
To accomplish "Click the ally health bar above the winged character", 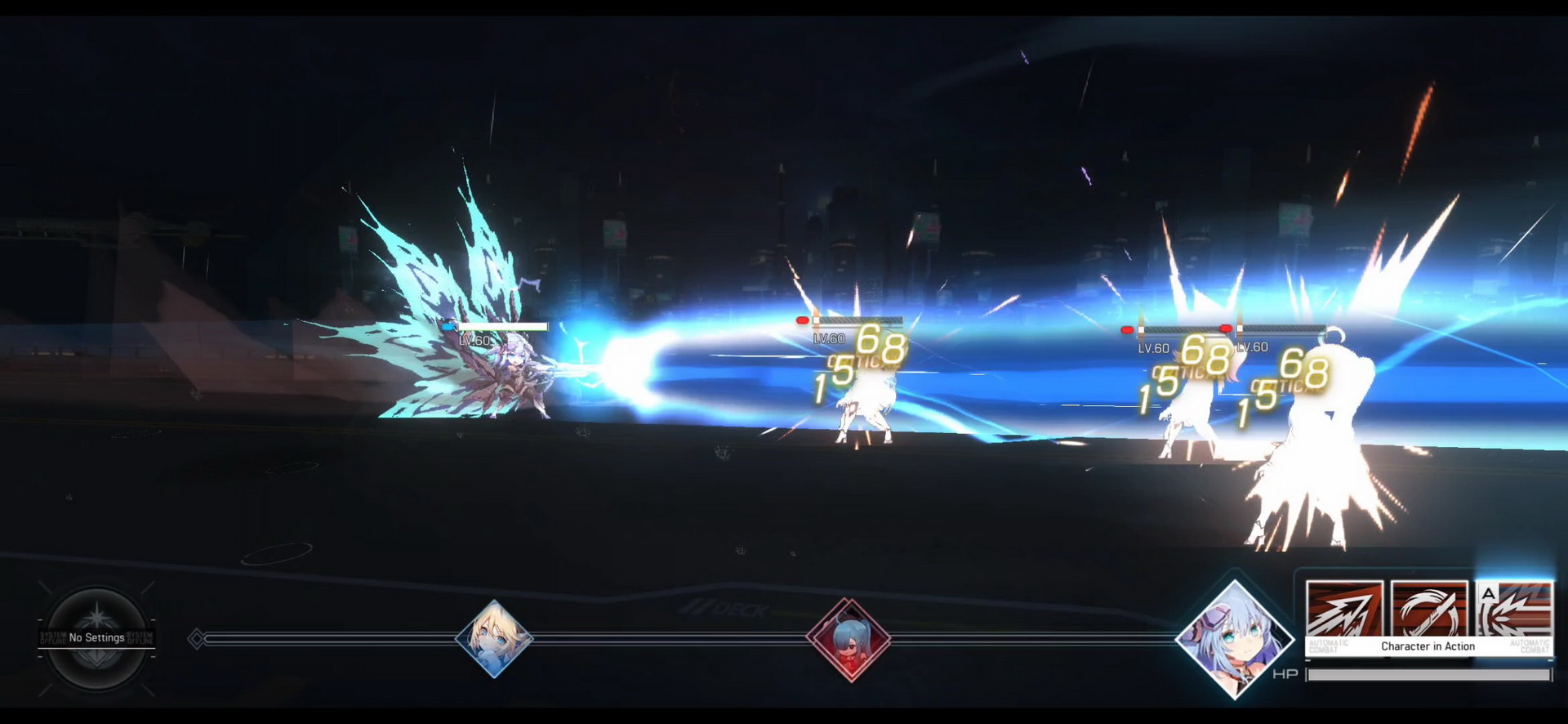I will coord(502,326).
